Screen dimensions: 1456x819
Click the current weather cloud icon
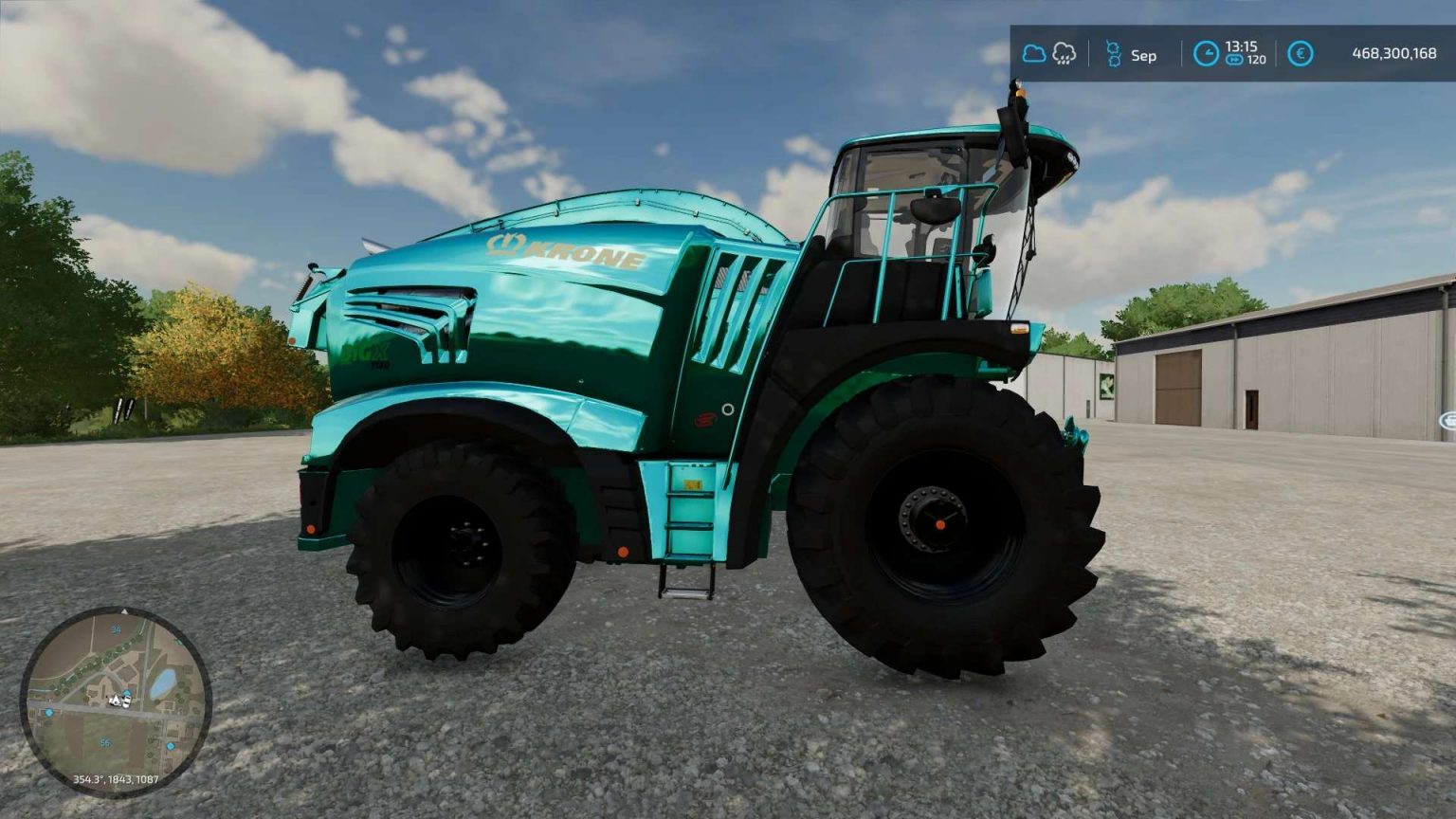[x=1035, y=54]
